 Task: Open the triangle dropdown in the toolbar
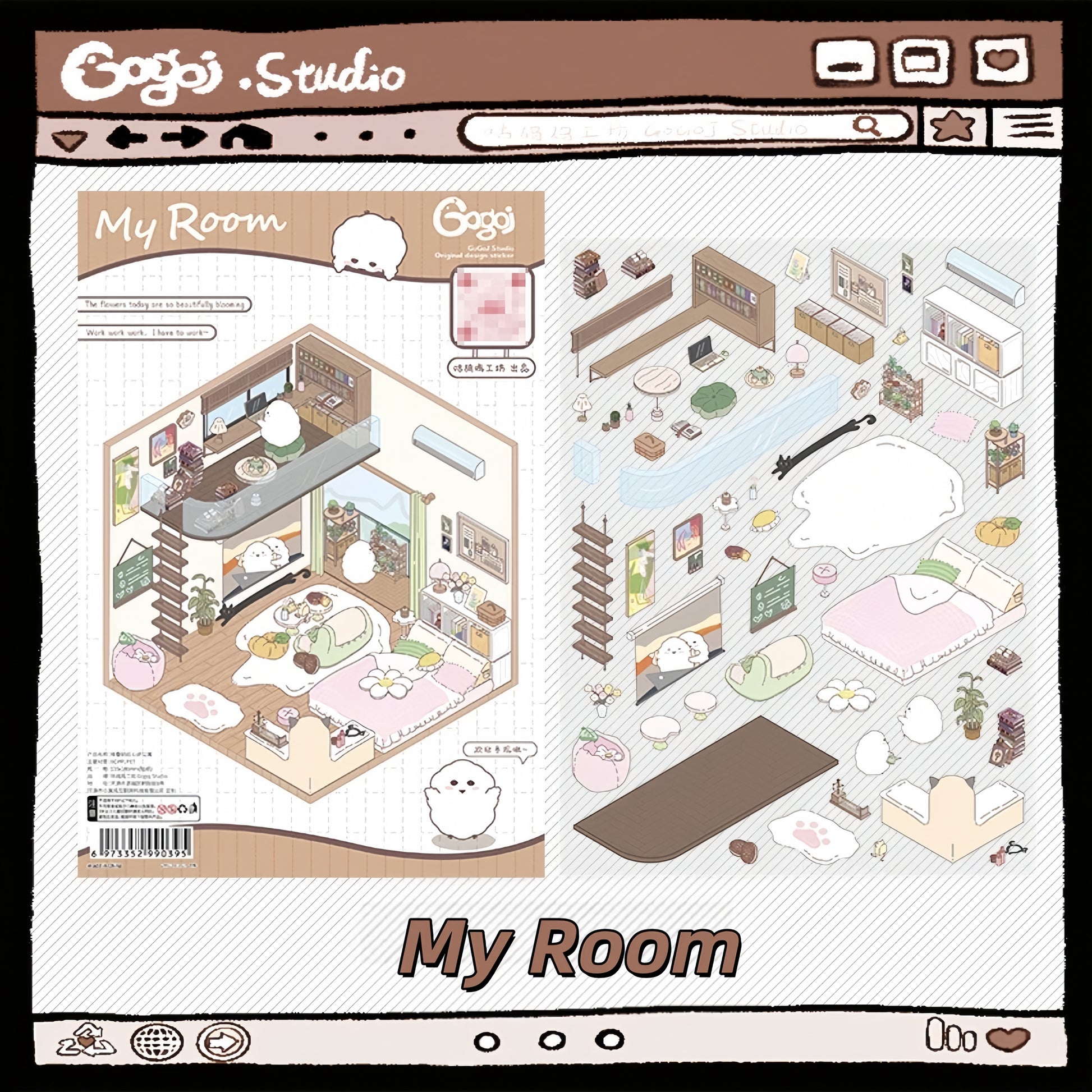point(68,140)
